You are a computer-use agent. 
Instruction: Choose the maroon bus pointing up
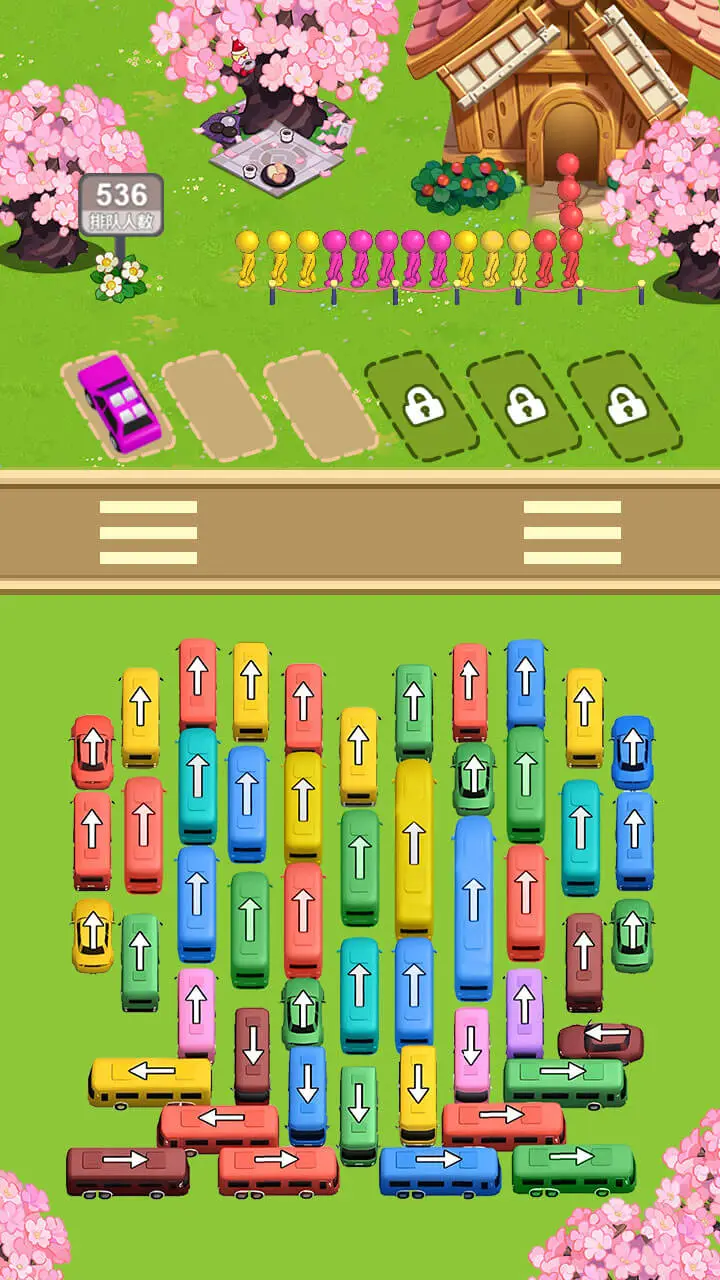[x=584, y=960]
